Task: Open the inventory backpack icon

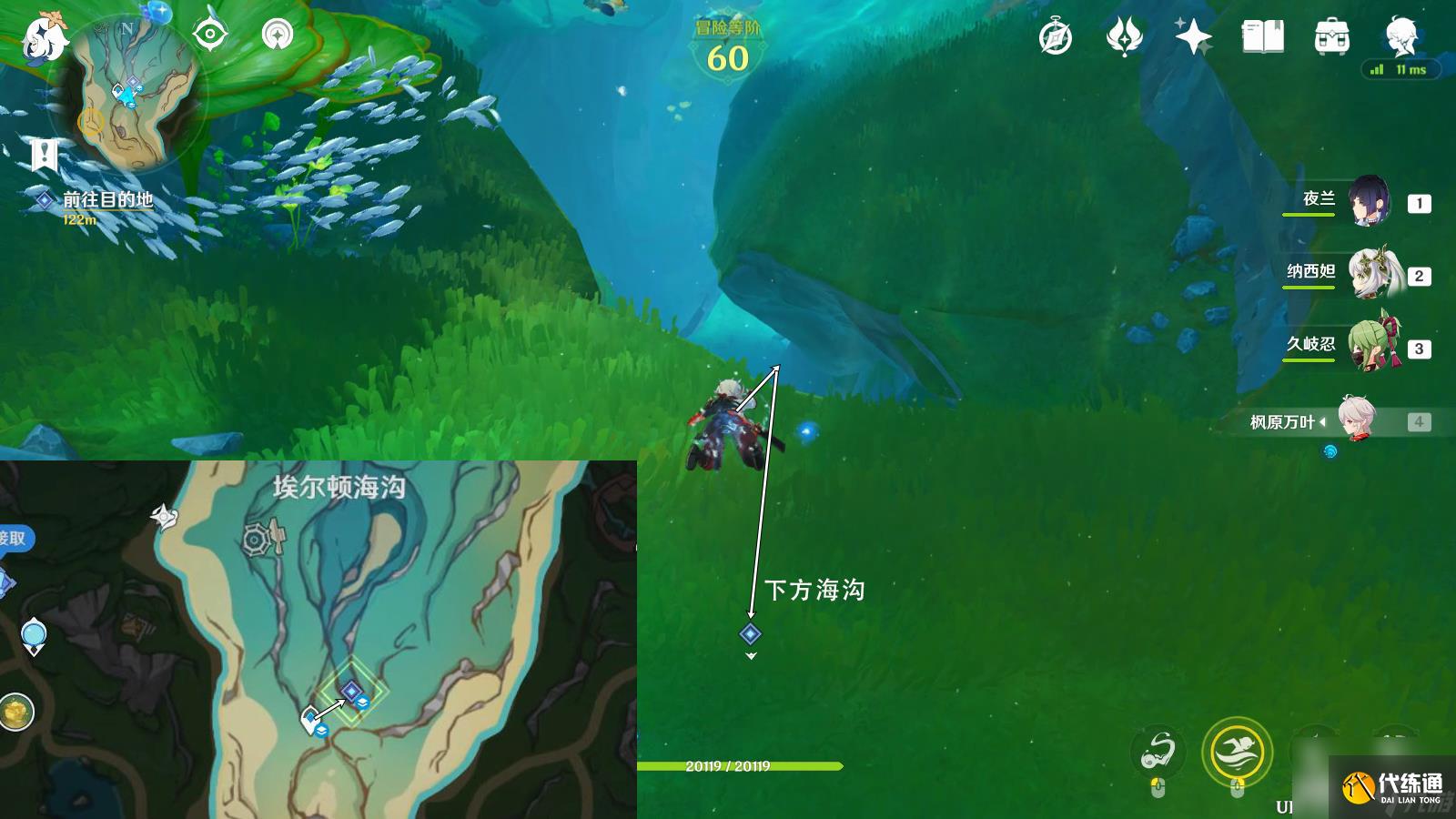Action: click(x=1330, y=36)
